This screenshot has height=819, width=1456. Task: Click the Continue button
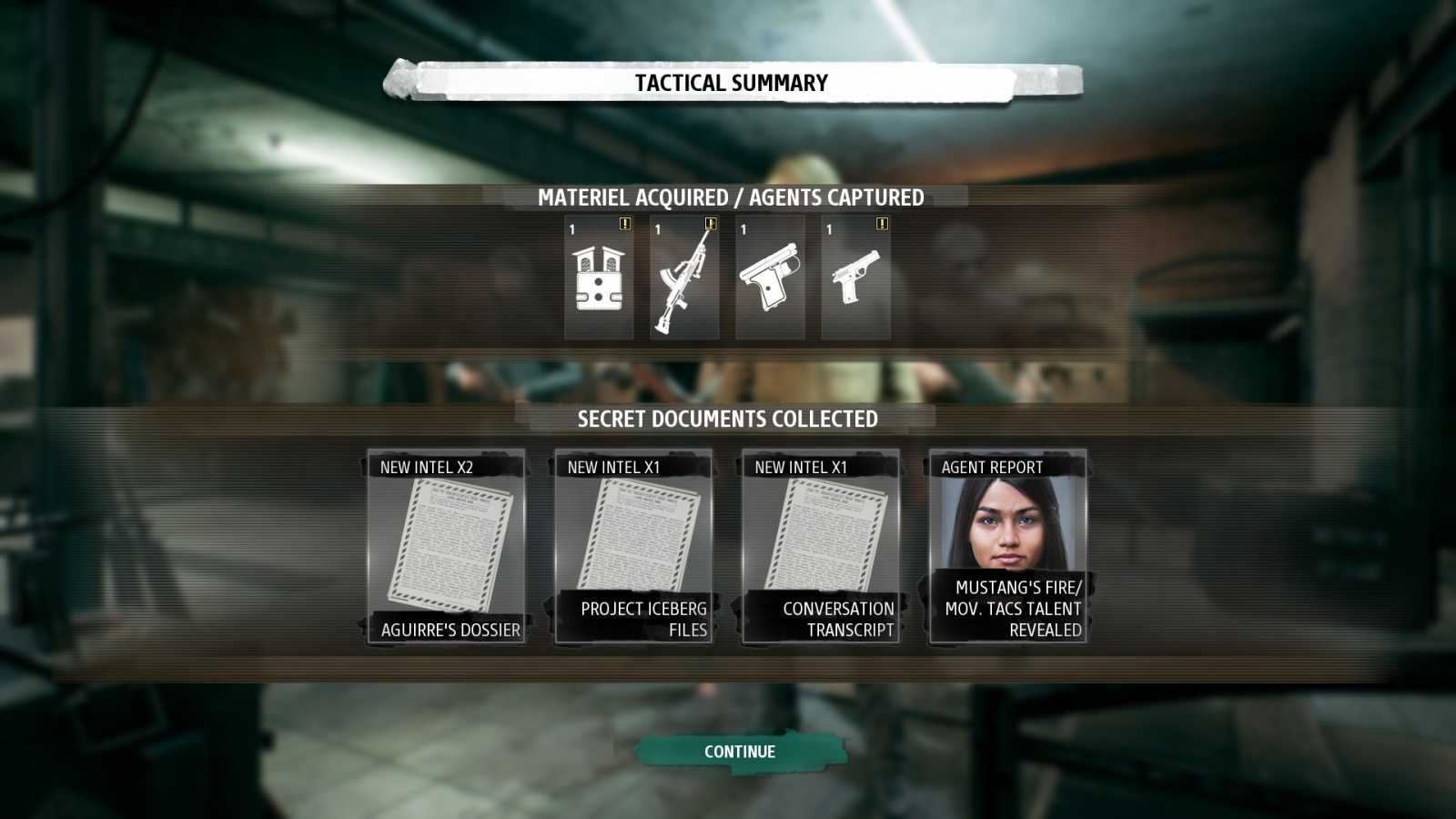pos(739,752)
